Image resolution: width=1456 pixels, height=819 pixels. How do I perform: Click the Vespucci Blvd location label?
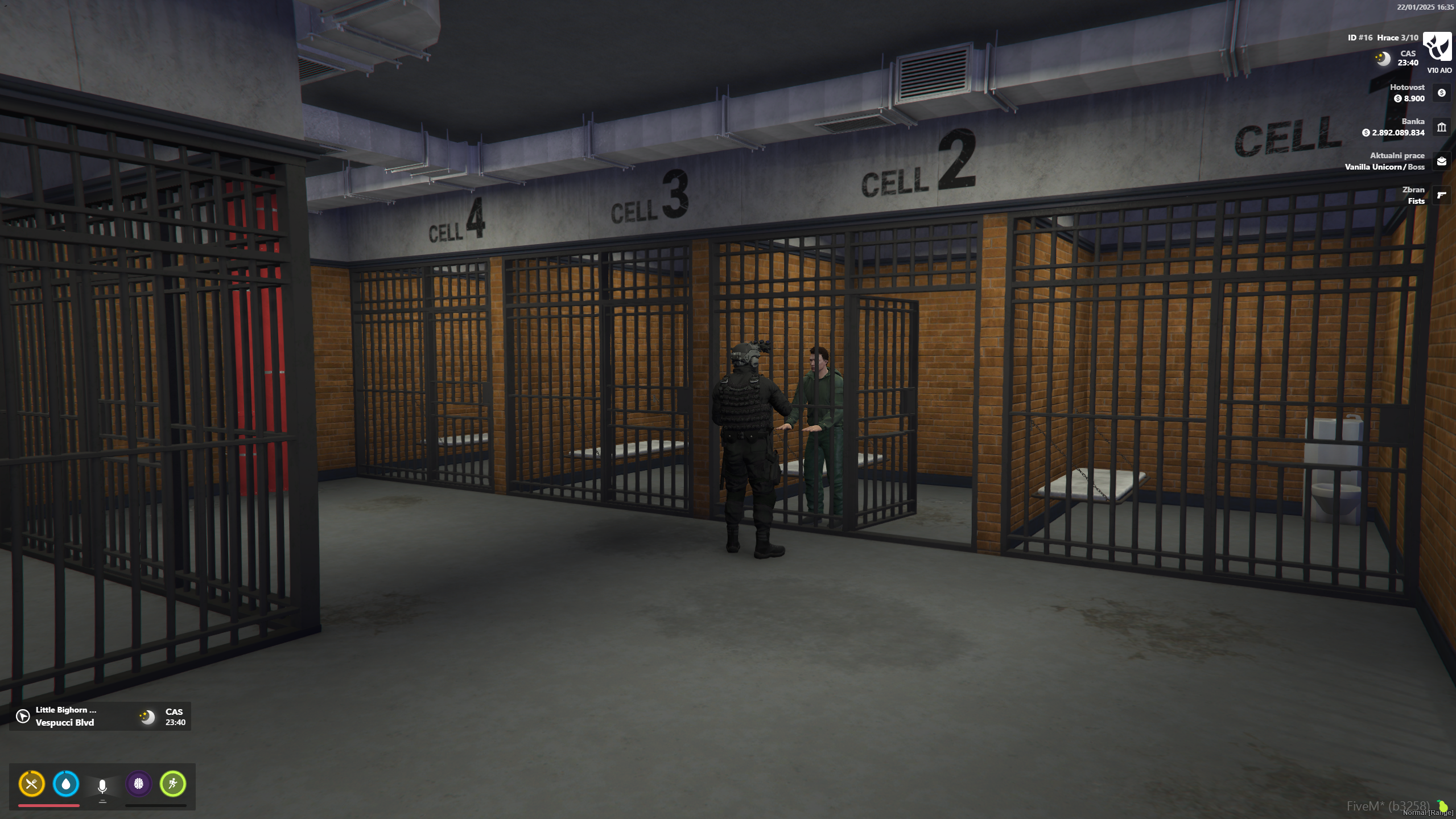tap(64, 722)
